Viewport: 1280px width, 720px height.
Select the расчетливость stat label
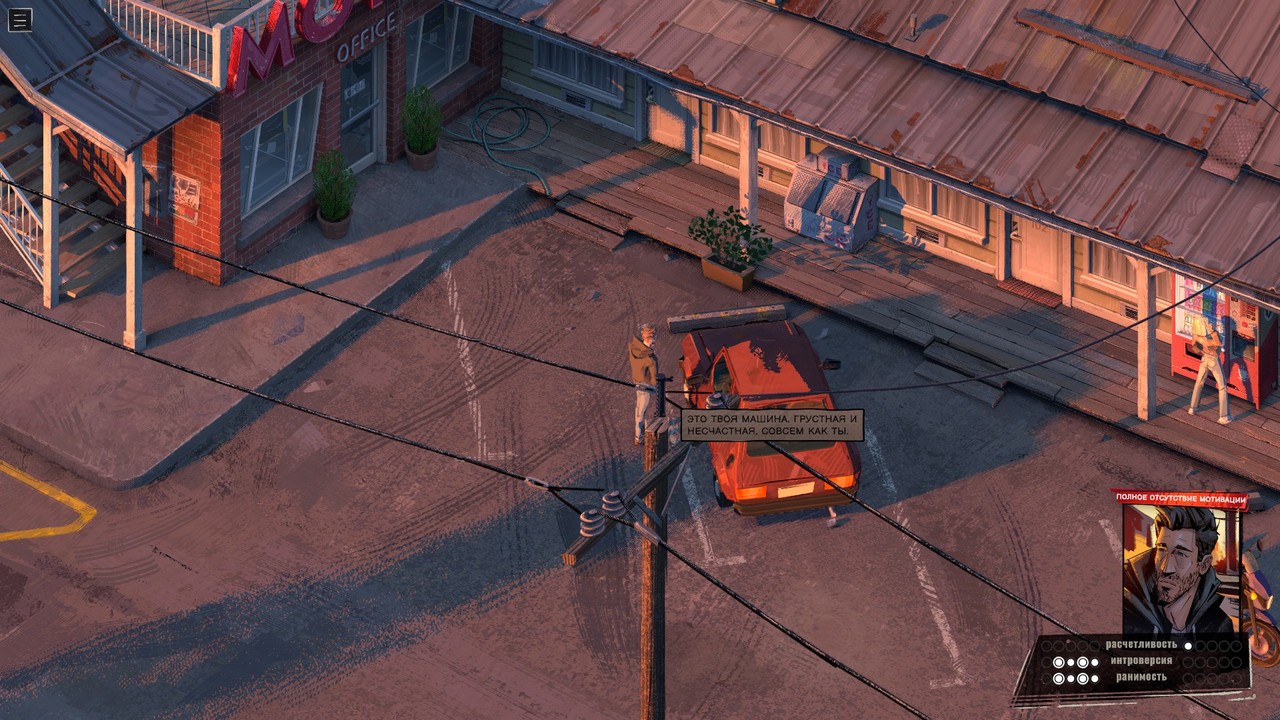1142,645
